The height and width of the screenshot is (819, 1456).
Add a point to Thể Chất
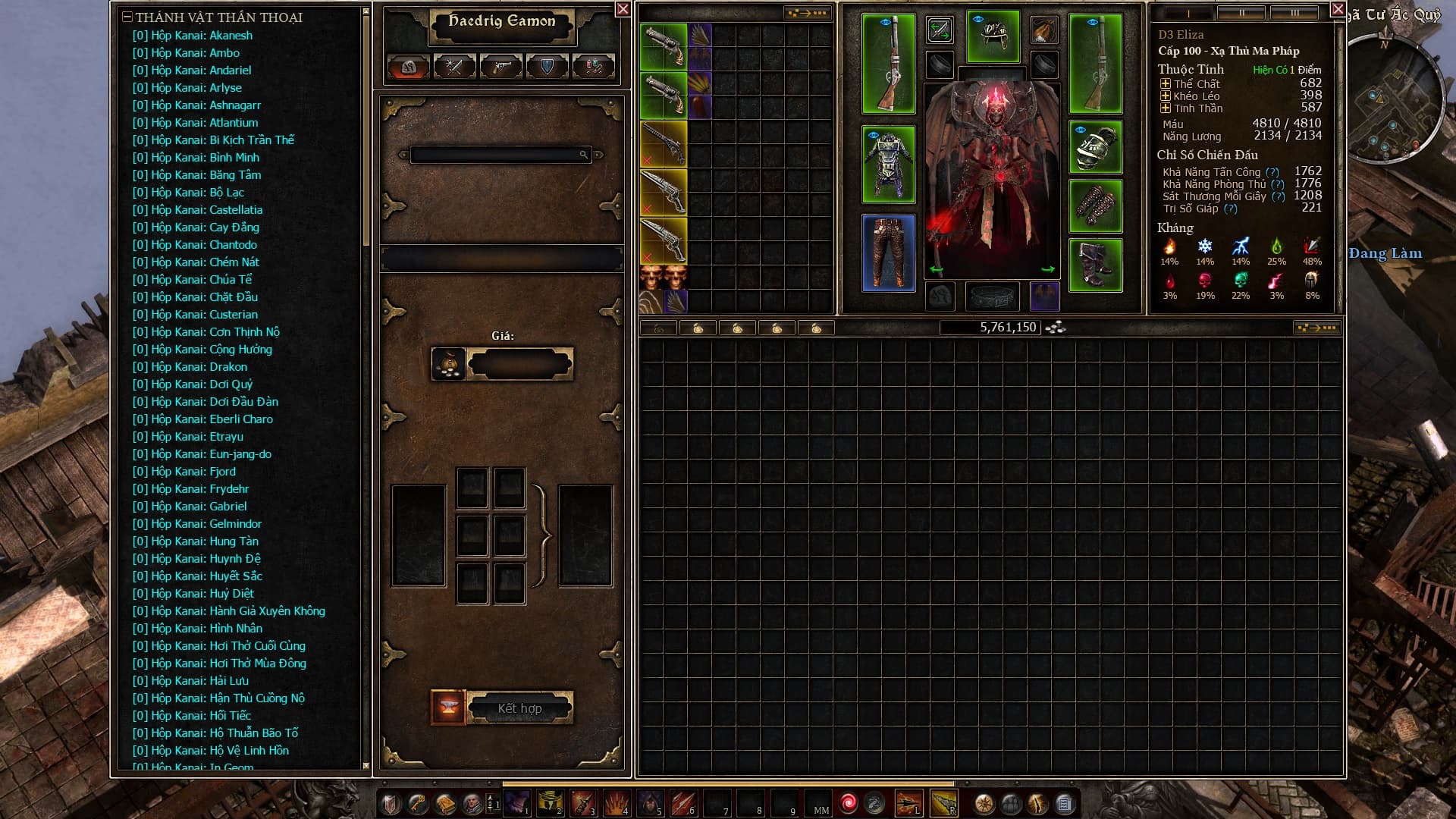click(x=1166, y=84)
